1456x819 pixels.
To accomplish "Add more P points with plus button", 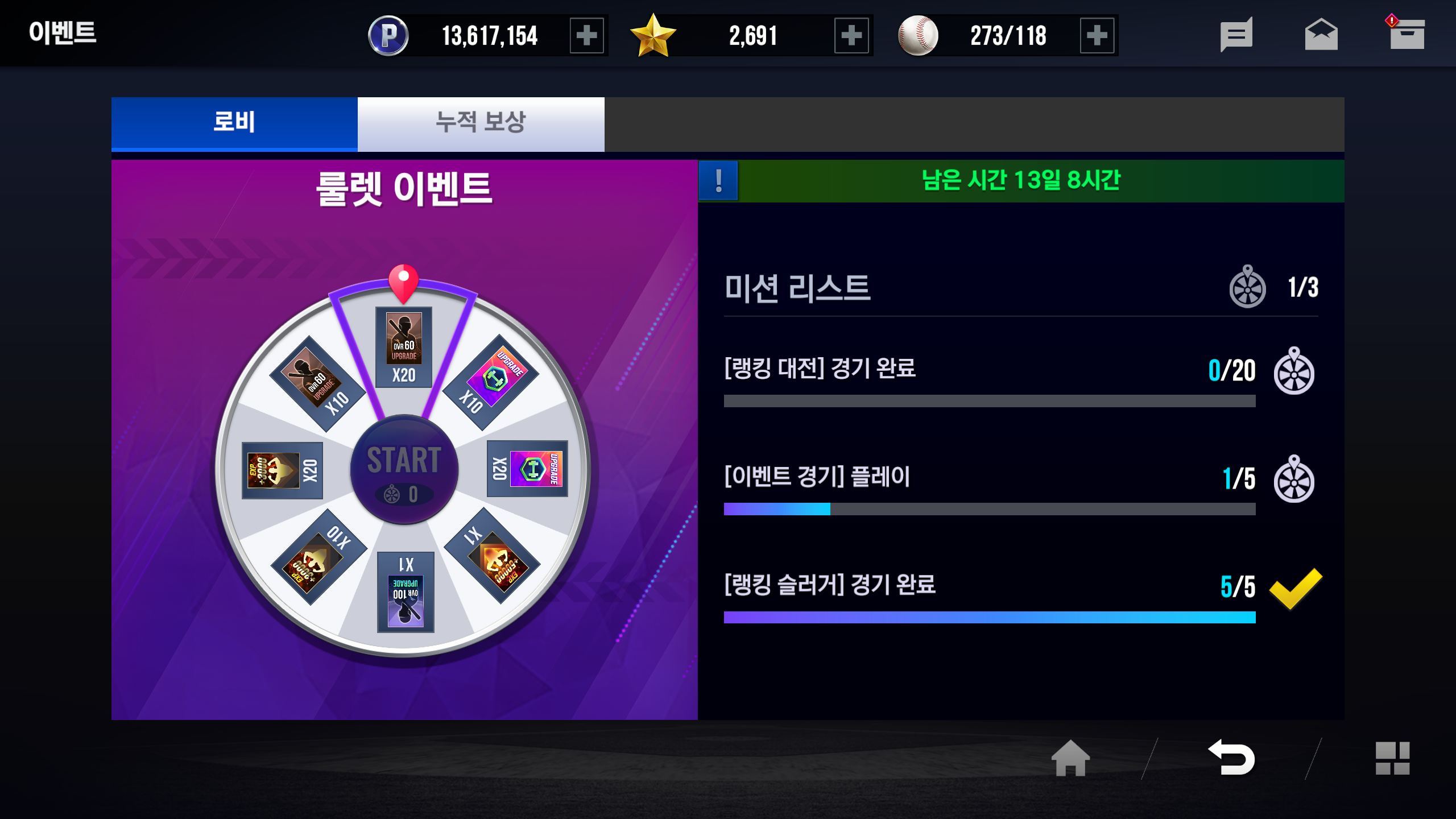I will click(x=586, y=36).
